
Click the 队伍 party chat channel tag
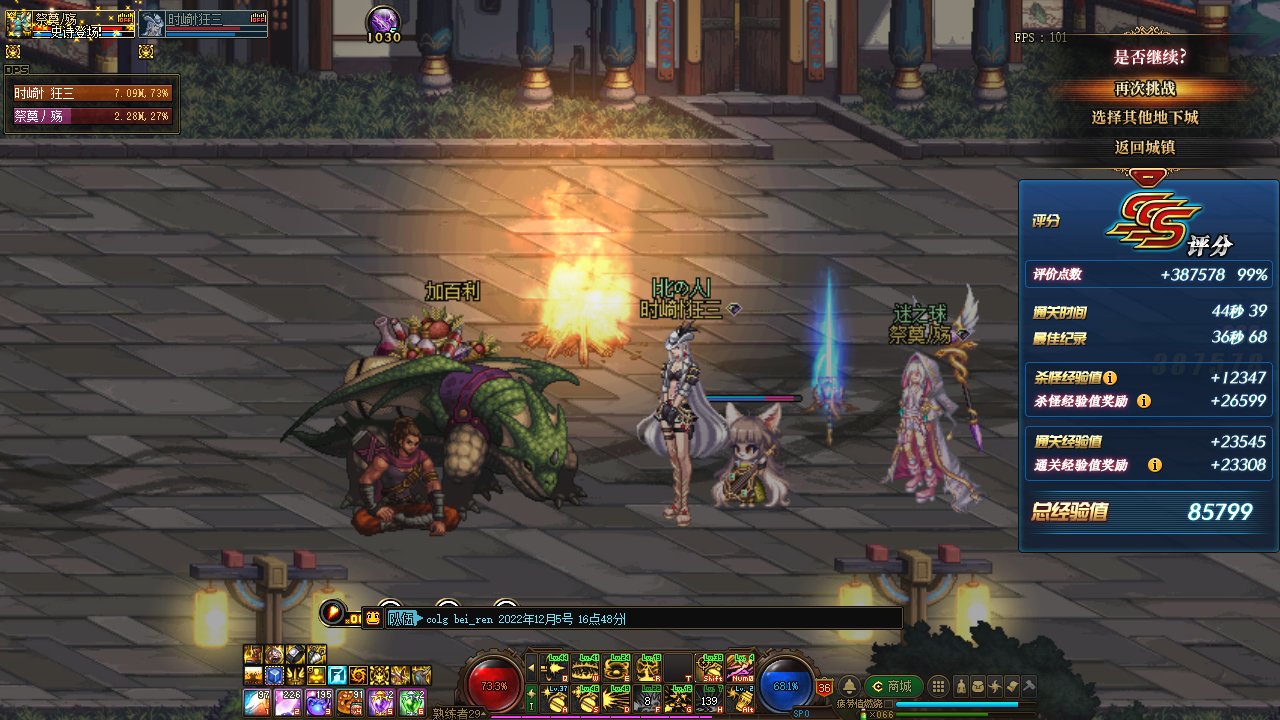pos(400,619)
